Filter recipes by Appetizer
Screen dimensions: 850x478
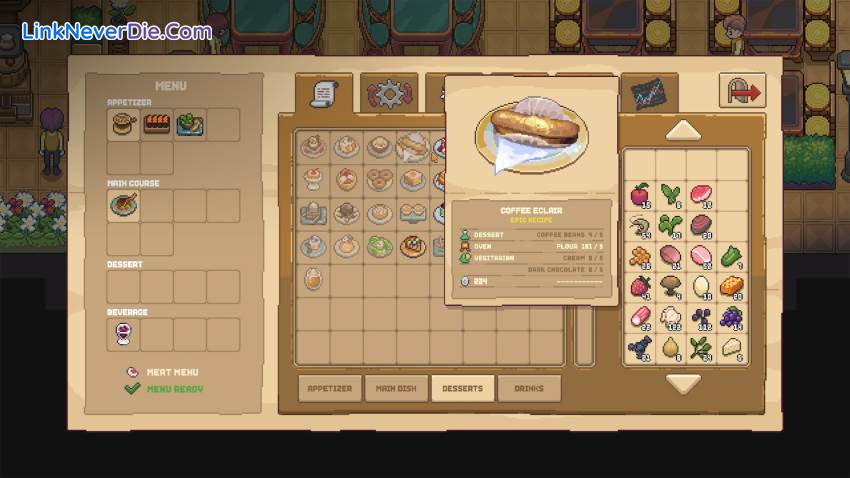[329, 388]
